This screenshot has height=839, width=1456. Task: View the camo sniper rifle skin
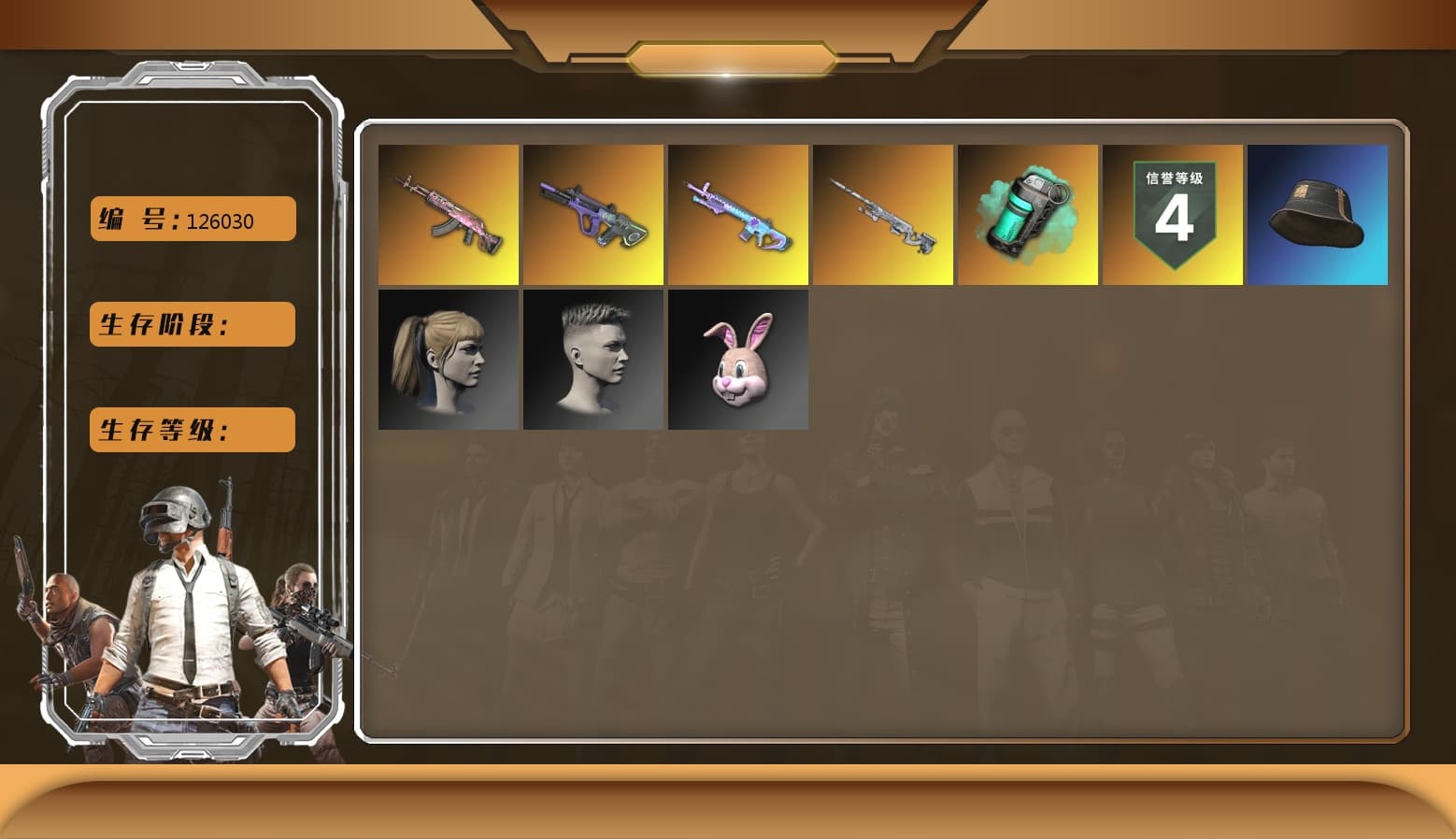pyautogui.click(x=883, y=214)
